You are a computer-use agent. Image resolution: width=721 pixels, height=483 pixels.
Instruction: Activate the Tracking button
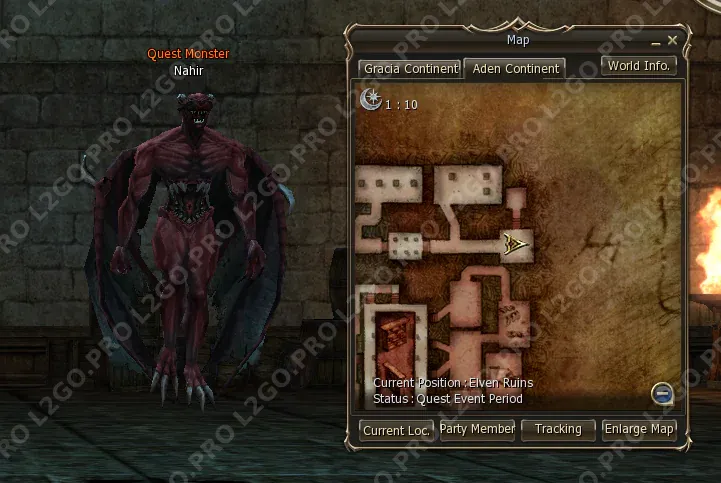click(558, 429)
